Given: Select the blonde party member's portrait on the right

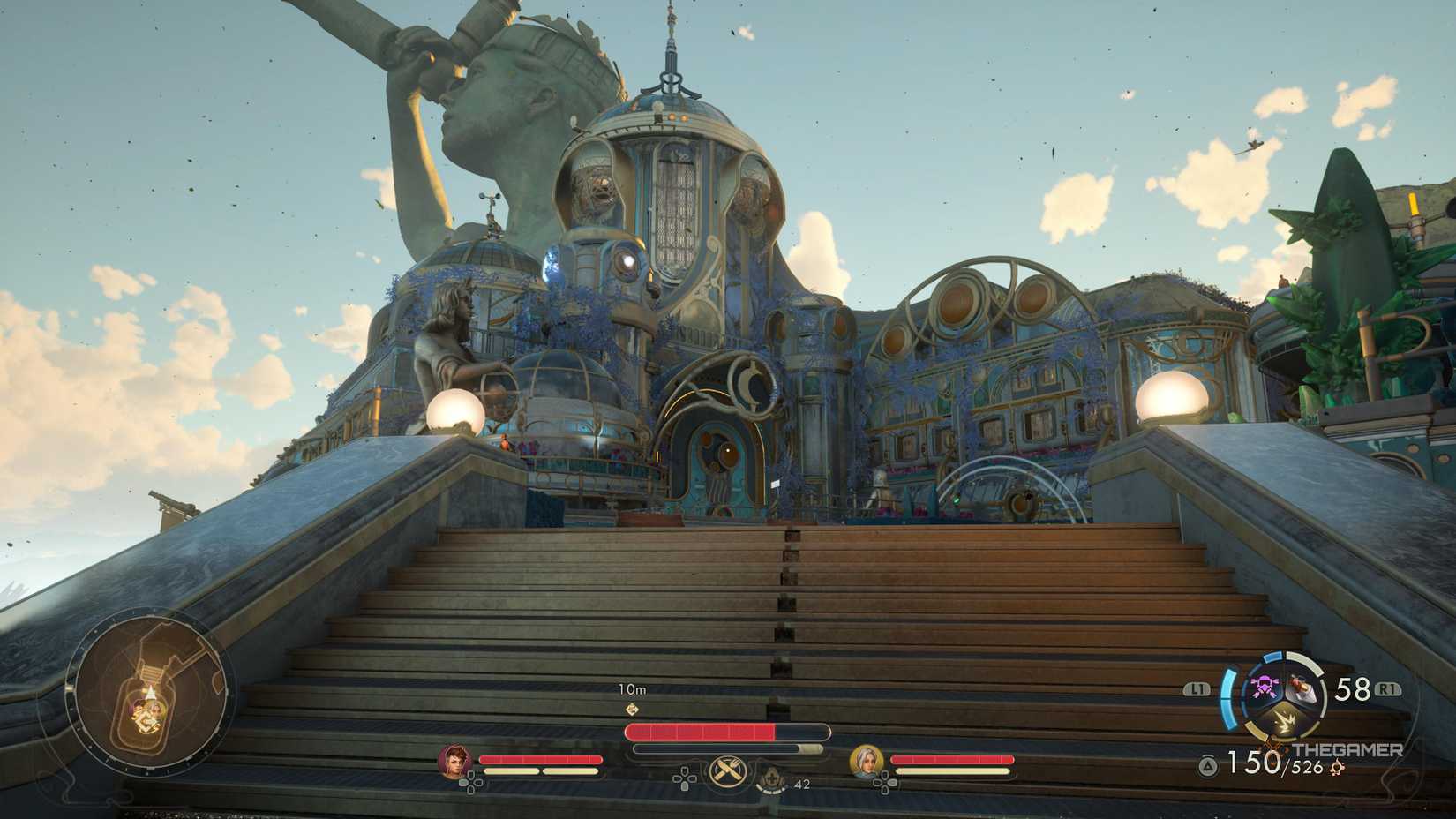Looking at the screenshot, I should pos(865,763).
